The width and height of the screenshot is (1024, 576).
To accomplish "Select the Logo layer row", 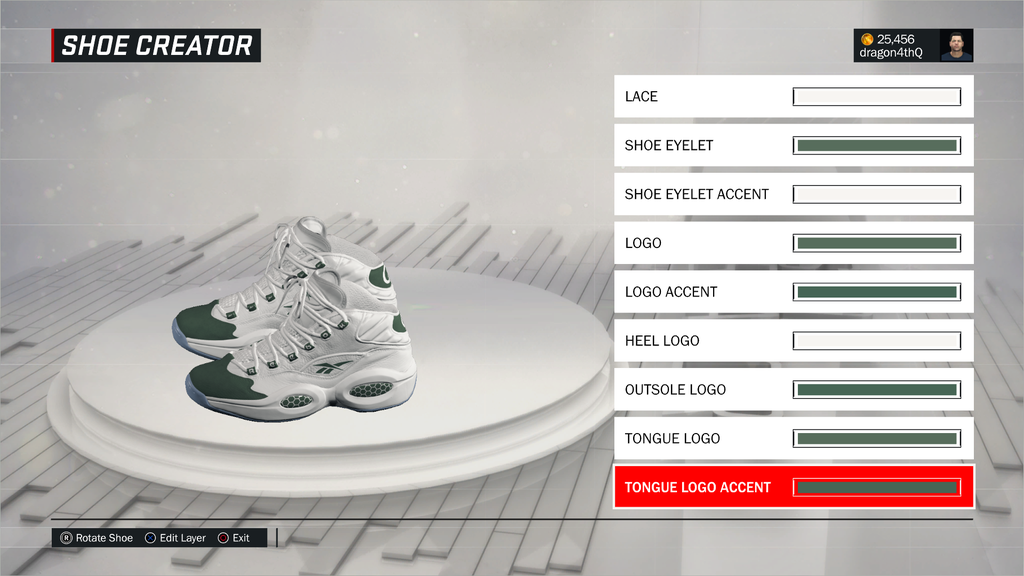I will point(793,243).
